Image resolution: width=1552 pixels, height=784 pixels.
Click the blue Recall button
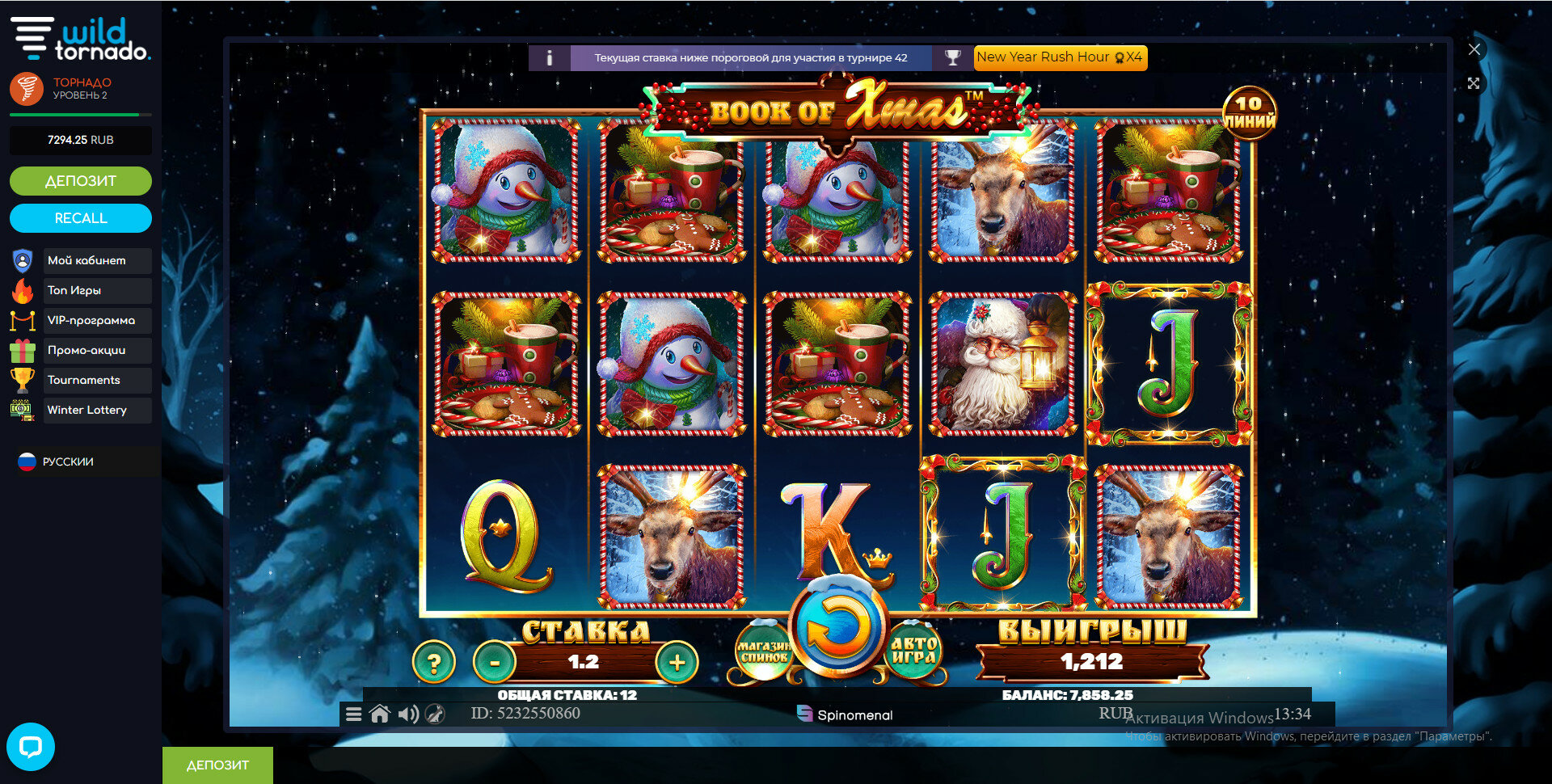[x=81, y=218]
